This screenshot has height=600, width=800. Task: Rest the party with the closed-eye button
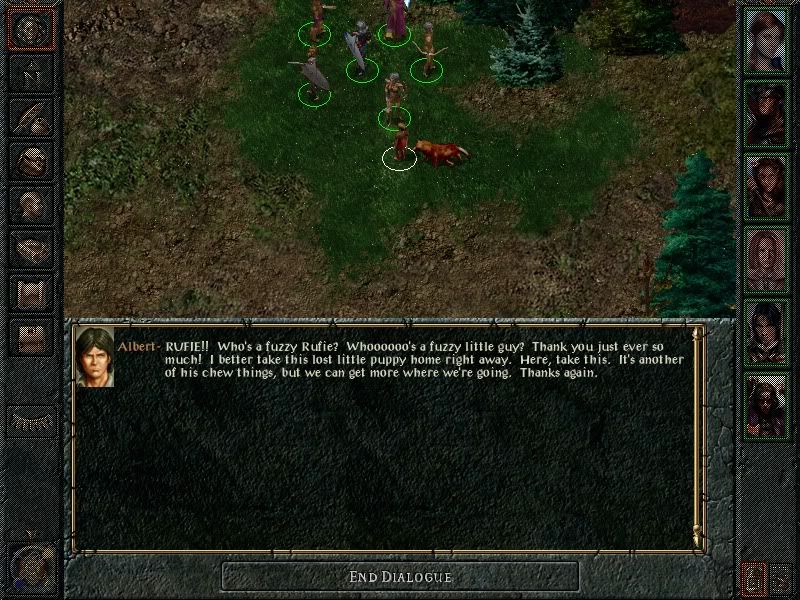click(31, 421)
